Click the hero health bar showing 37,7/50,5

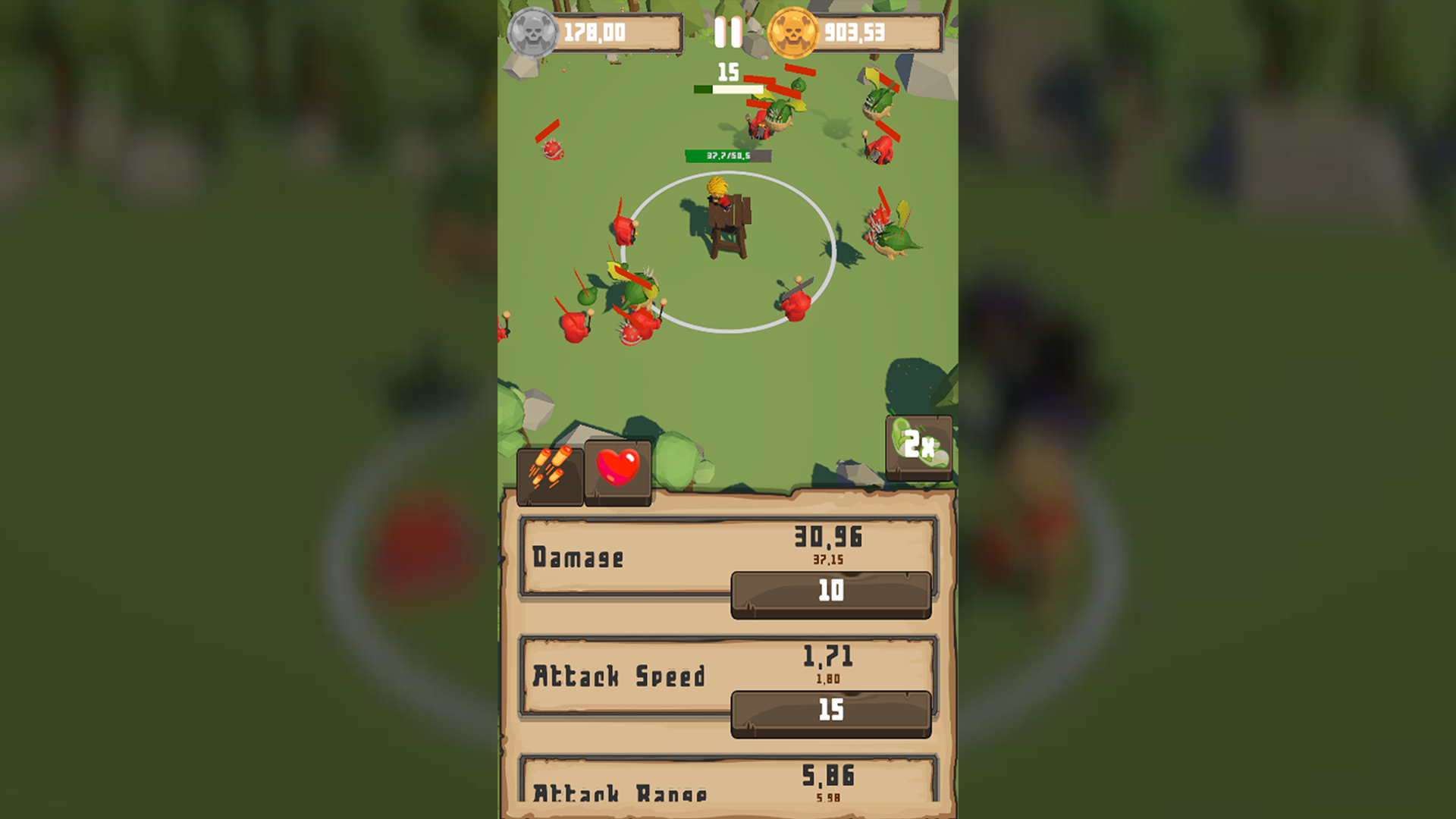(x=727, y=155)
